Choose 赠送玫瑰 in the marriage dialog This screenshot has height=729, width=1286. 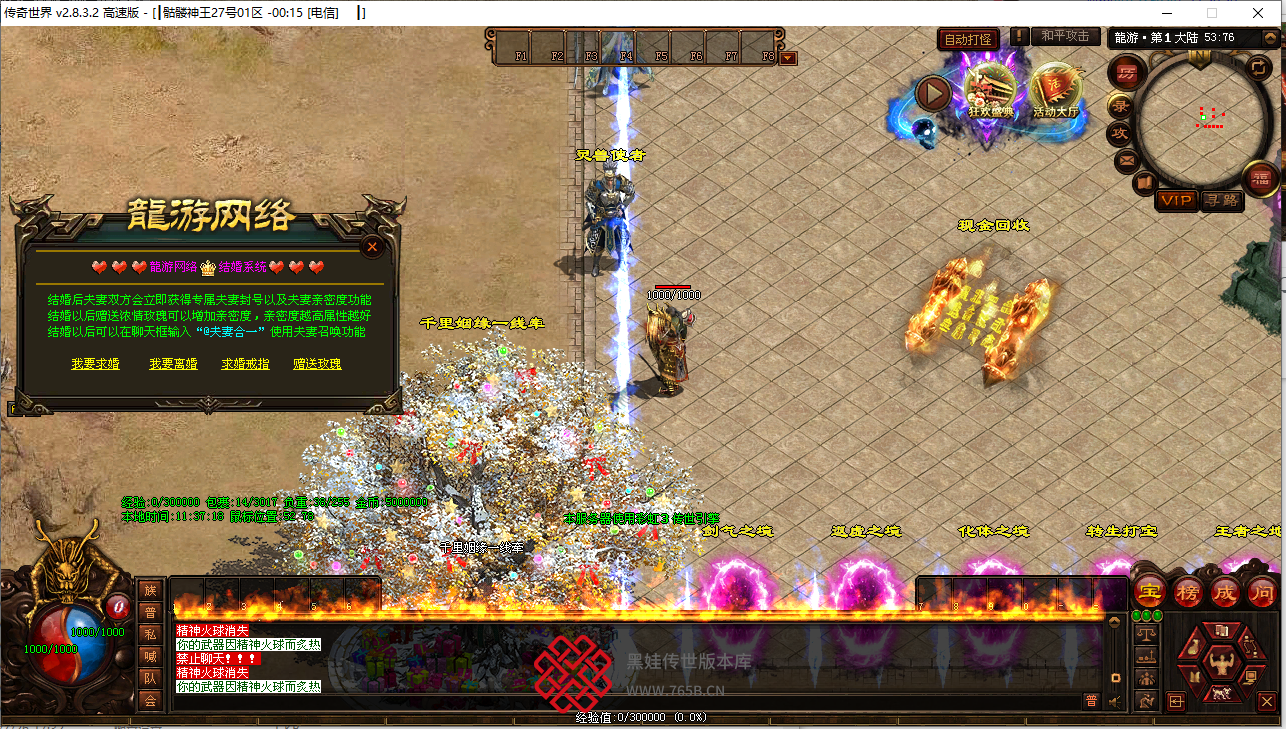click(x=317, y=364)
